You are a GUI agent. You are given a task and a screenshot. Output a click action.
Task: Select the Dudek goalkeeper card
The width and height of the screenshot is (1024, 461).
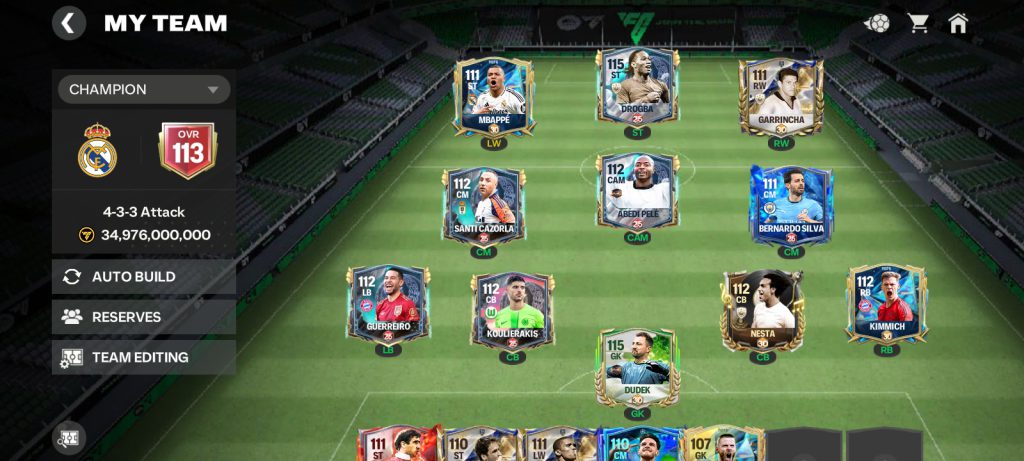tap(638, 366)
